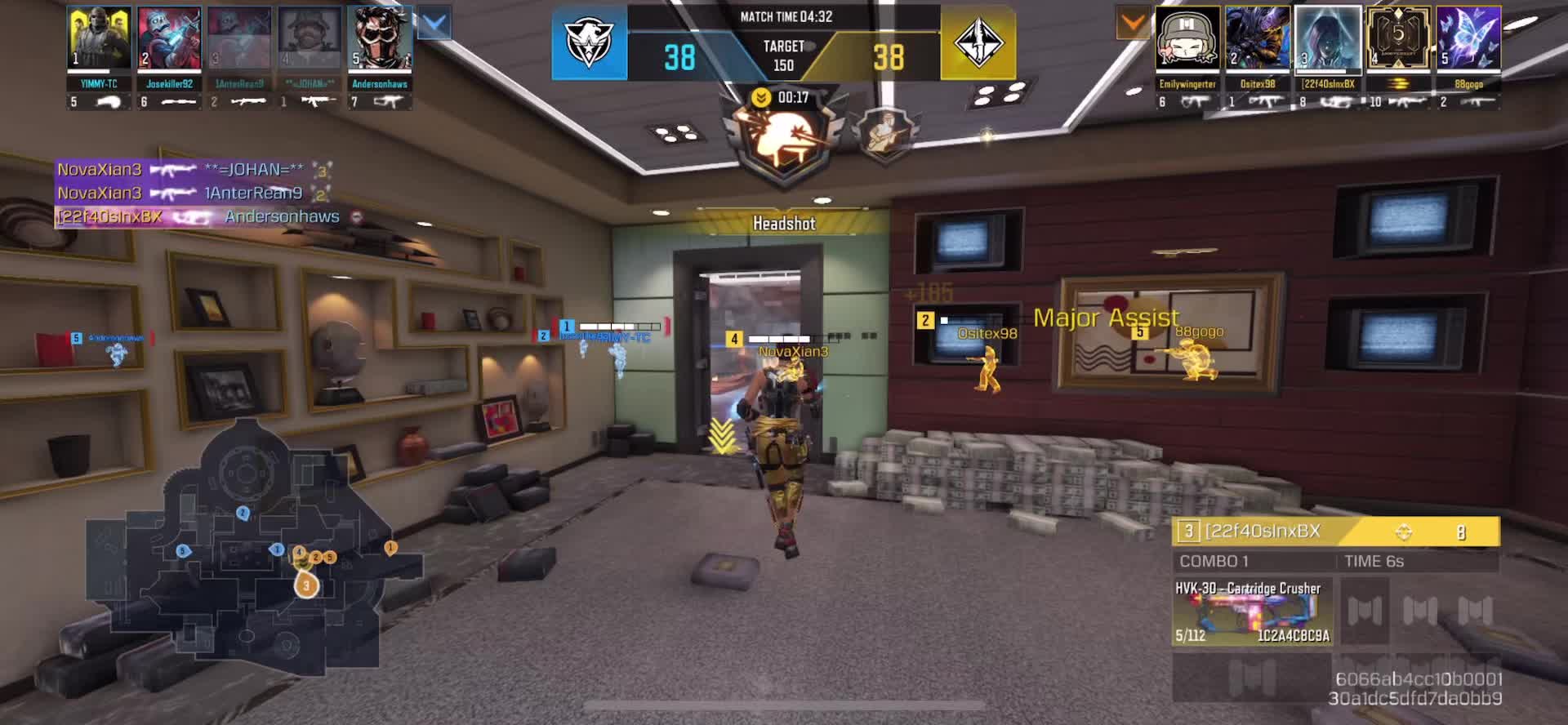Image resolution: width=1568 pixels, height=725 pixels.
Task: Choose the 5th Anniversary emblem player portrait
Action: coord(1398,38)
